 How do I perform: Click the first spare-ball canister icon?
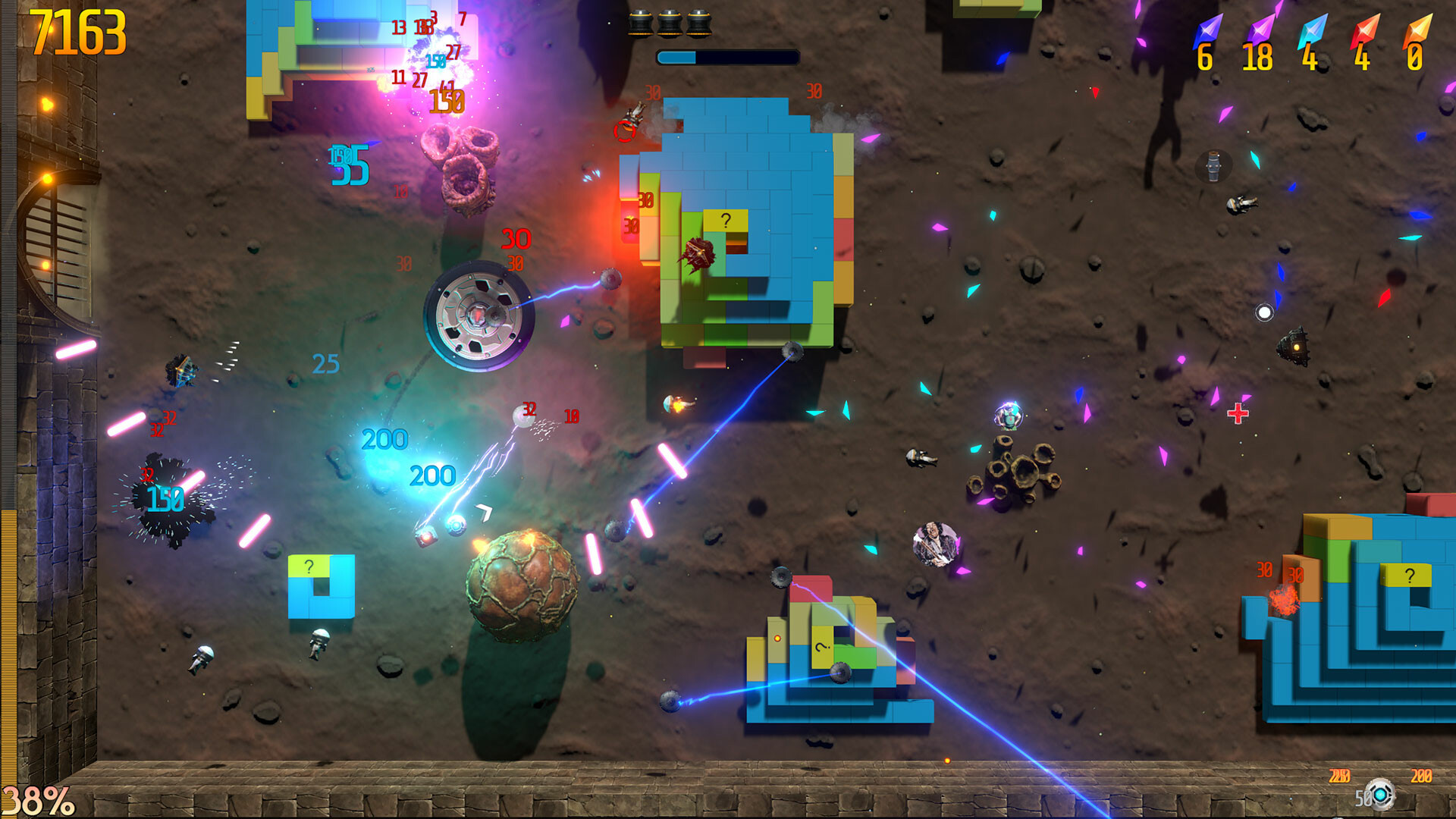point(641,23)
